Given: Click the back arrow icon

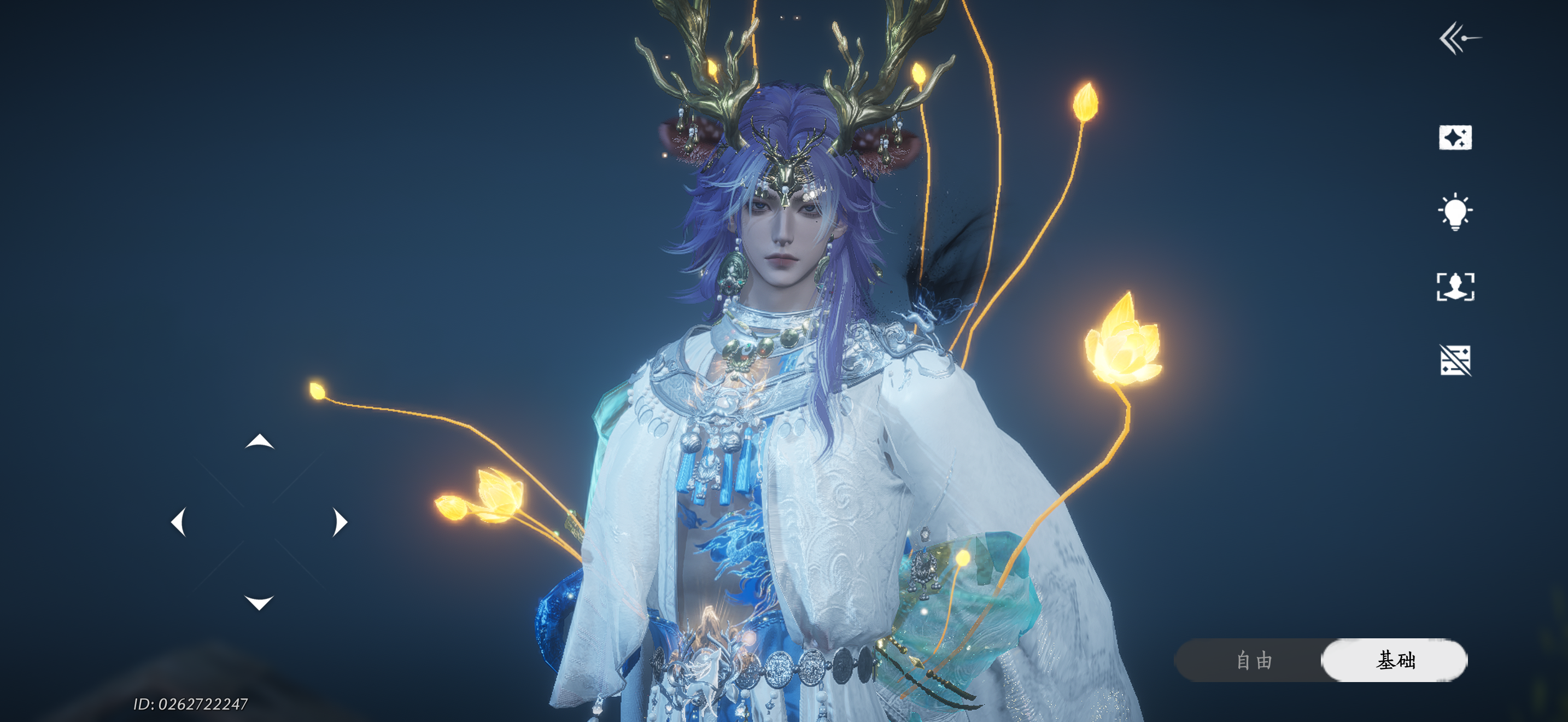Looking at the screenshot, I should click(x=1459, y=38).
